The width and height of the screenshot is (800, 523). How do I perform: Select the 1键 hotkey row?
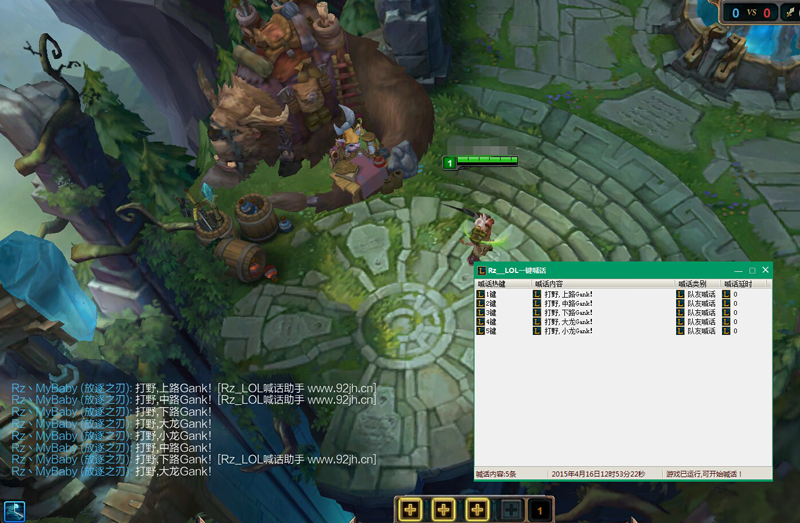(x=488, y=294)
